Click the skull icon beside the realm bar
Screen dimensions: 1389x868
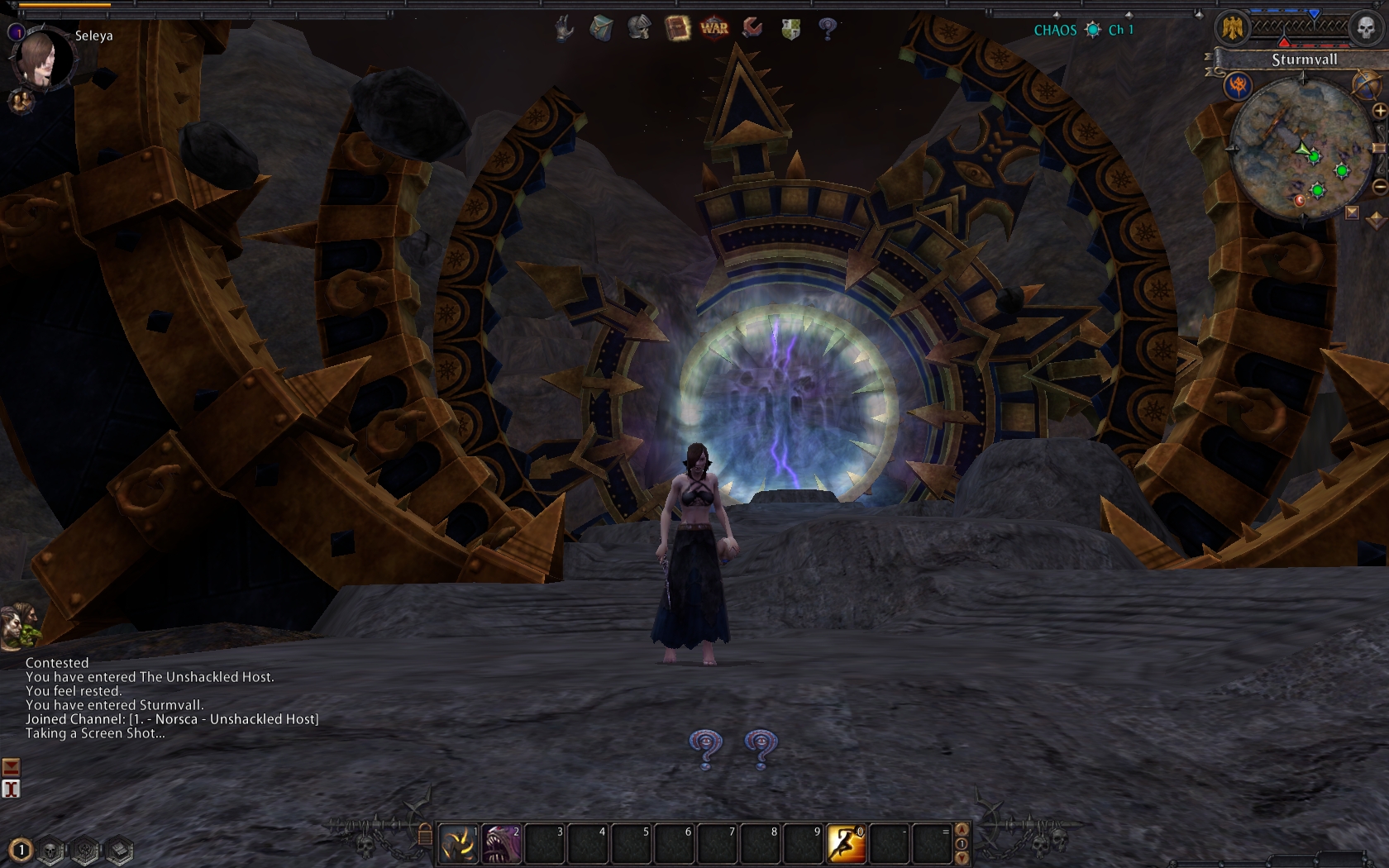pyautogui.click(x=1366, y=29)
